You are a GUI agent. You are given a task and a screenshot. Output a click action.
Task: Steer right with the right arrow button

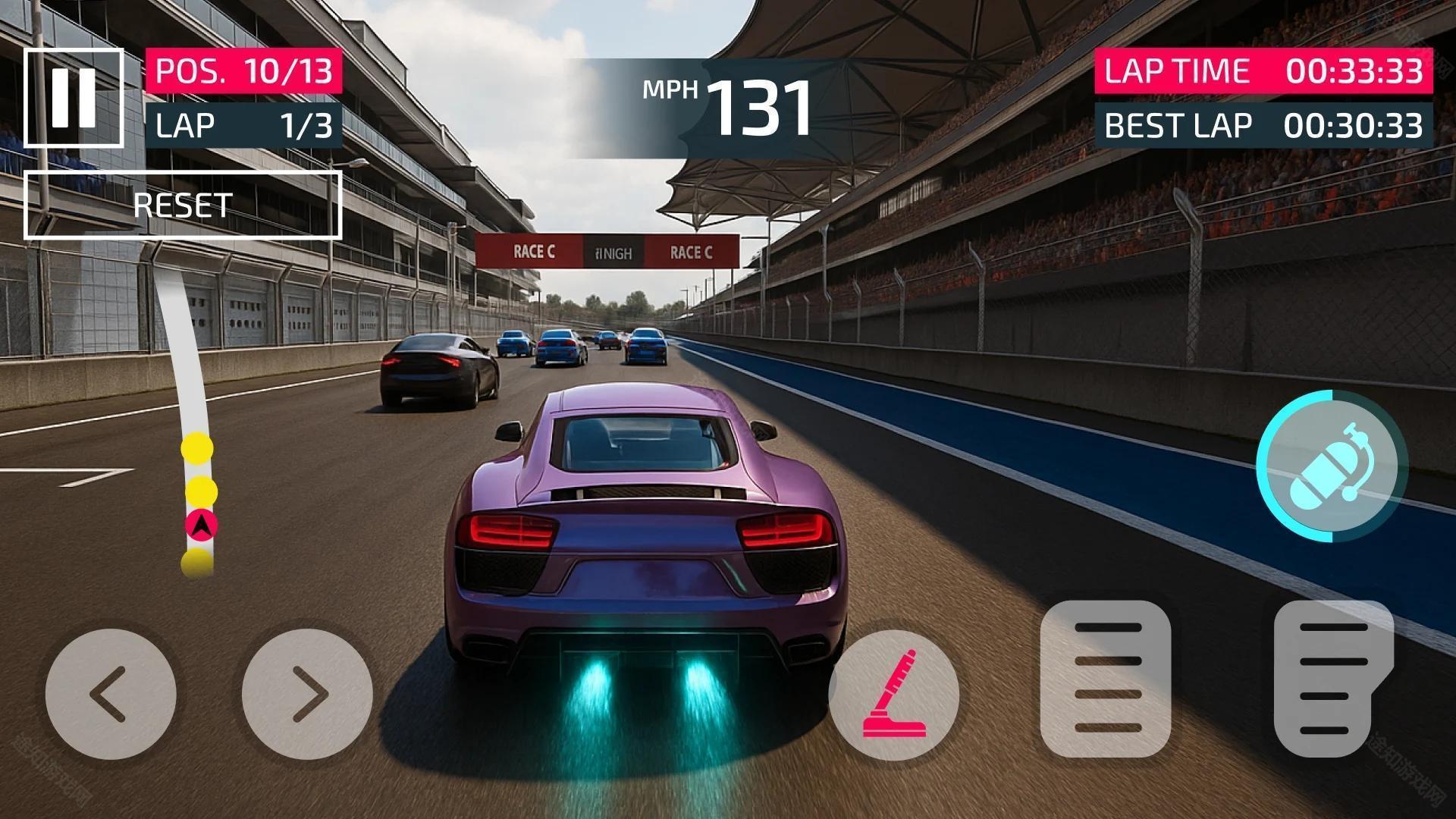[307, 694]
